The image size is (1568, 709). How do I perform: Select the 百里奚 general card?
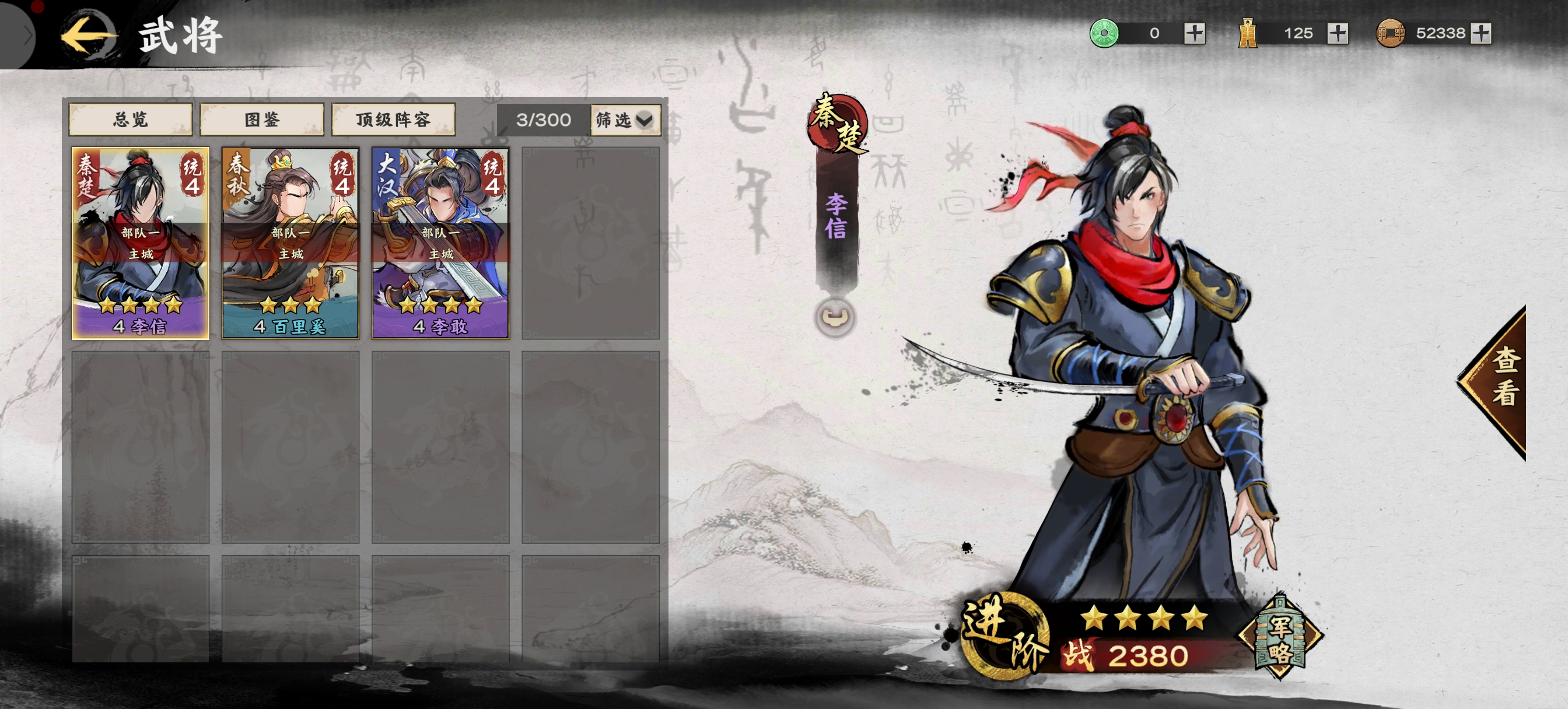(290, 243)
